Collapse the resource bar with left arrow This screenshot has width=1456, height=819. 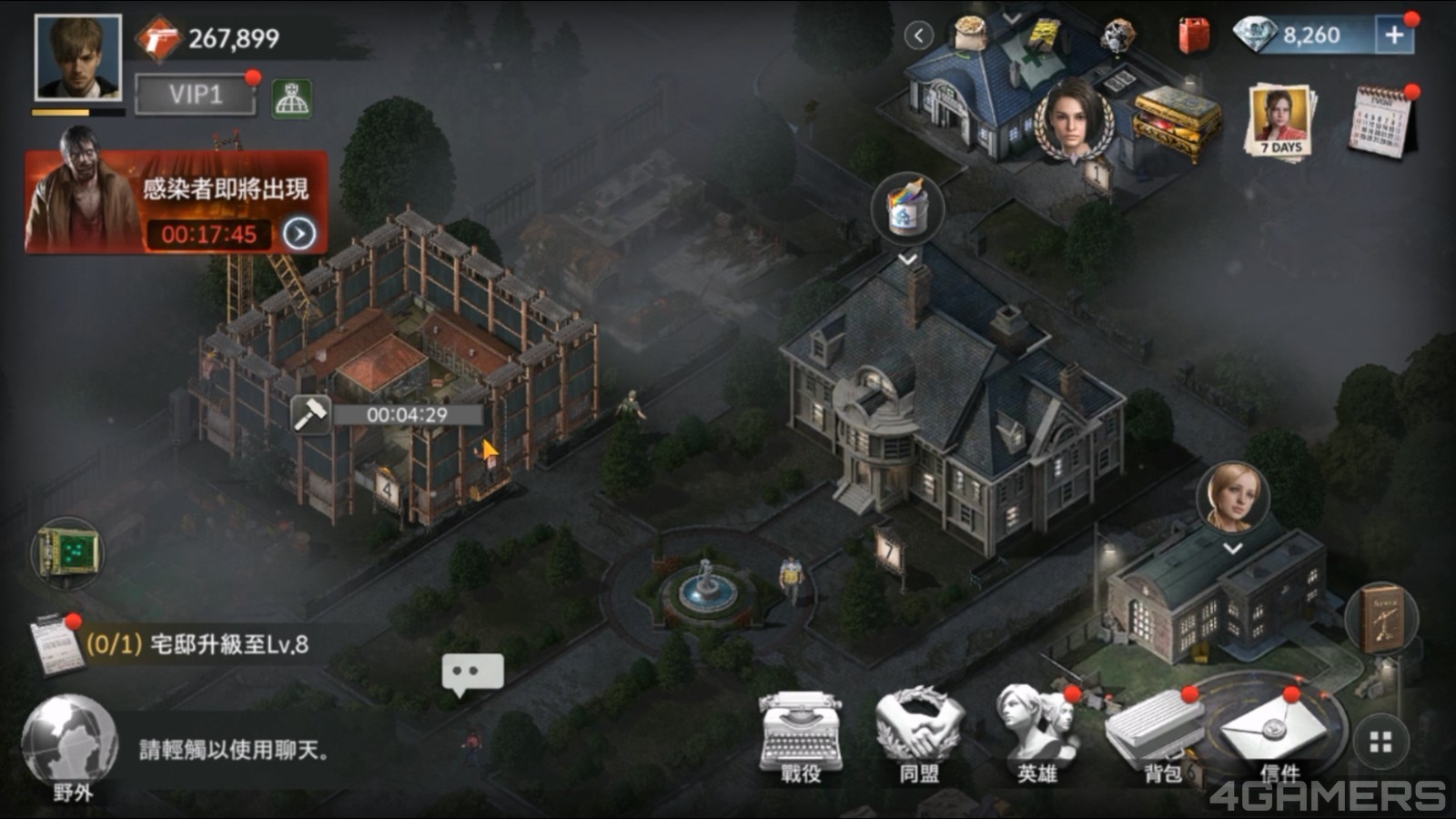point(919,35)
